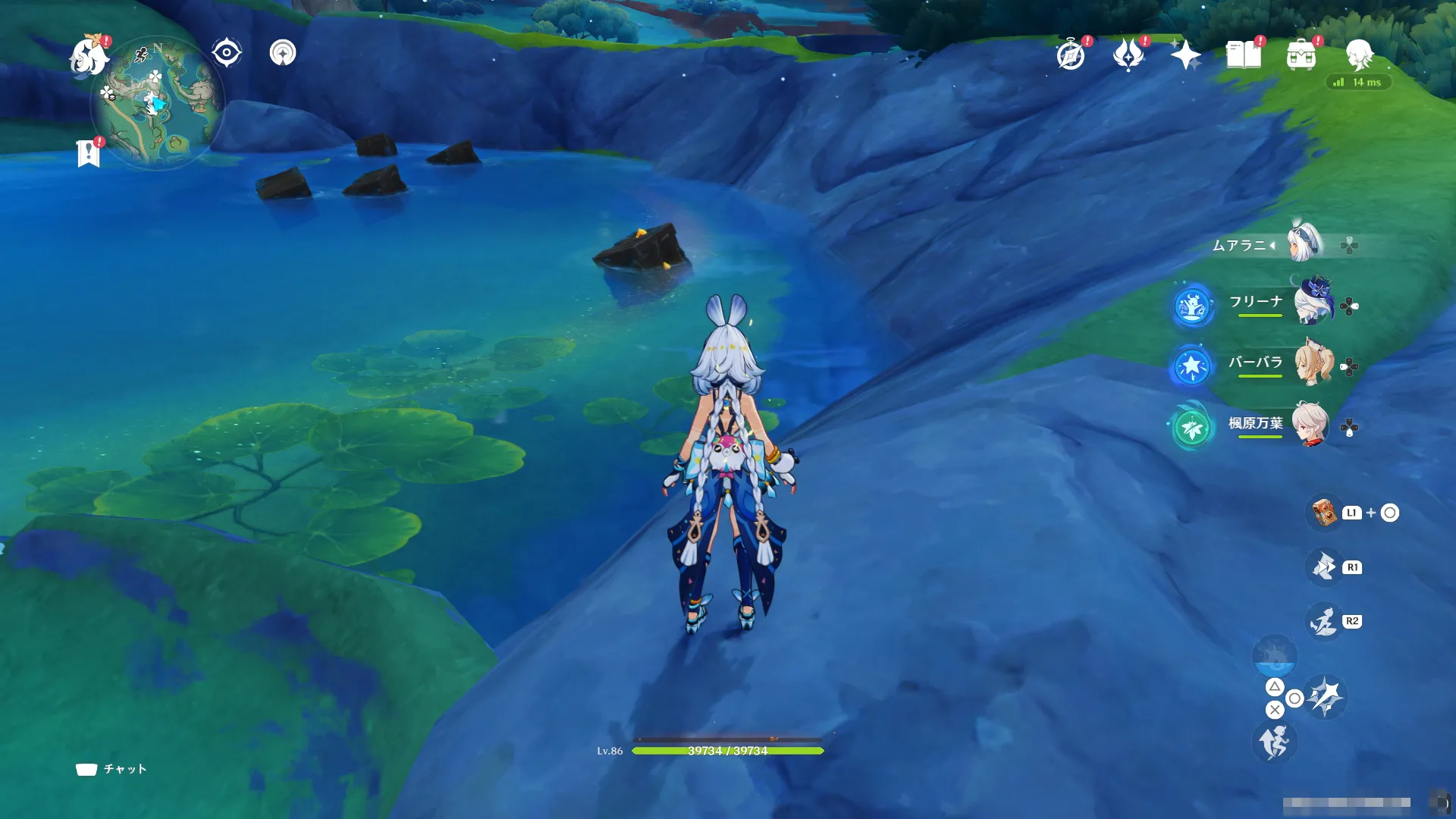The width and height of the screenshot is (1456, 819).
Task: Open the compass events icon
Action: point(1071,55)
